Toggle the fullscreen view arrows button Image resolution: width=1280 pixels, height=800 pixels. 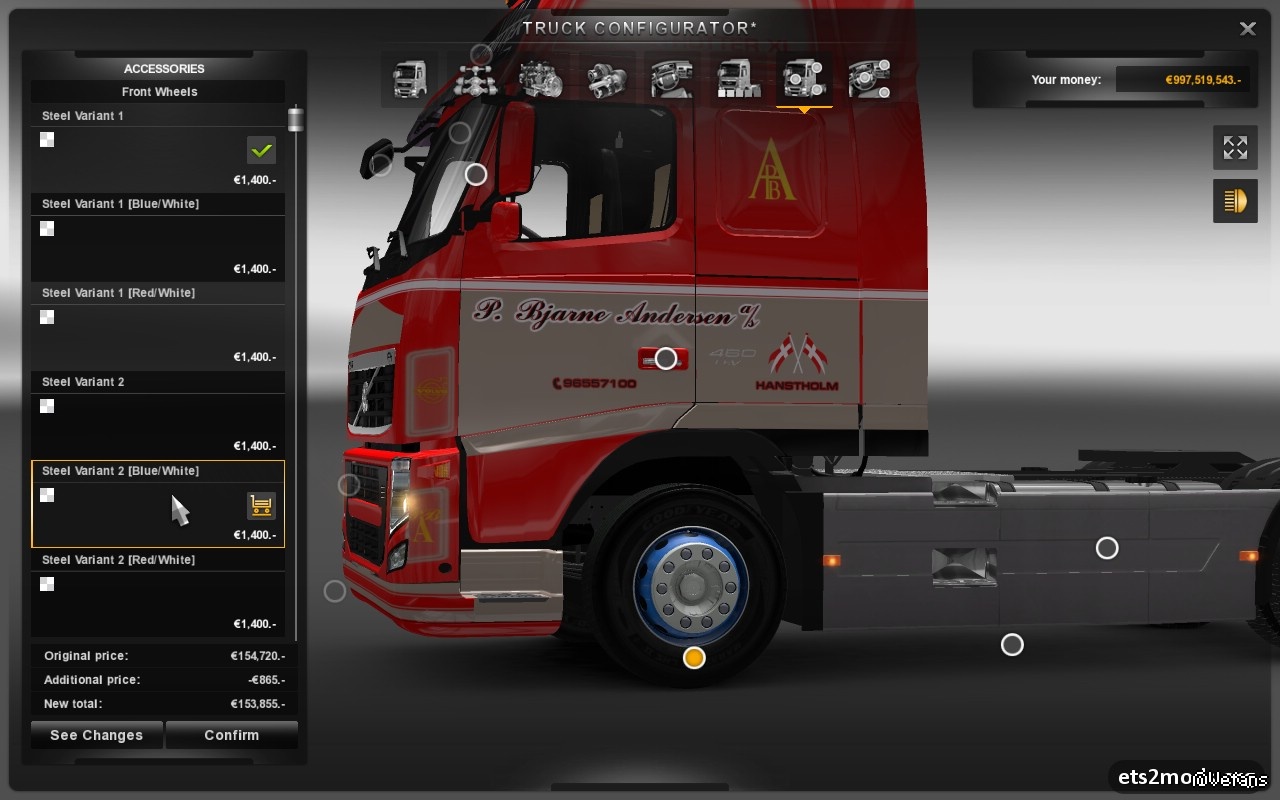tap(1235, 148)
